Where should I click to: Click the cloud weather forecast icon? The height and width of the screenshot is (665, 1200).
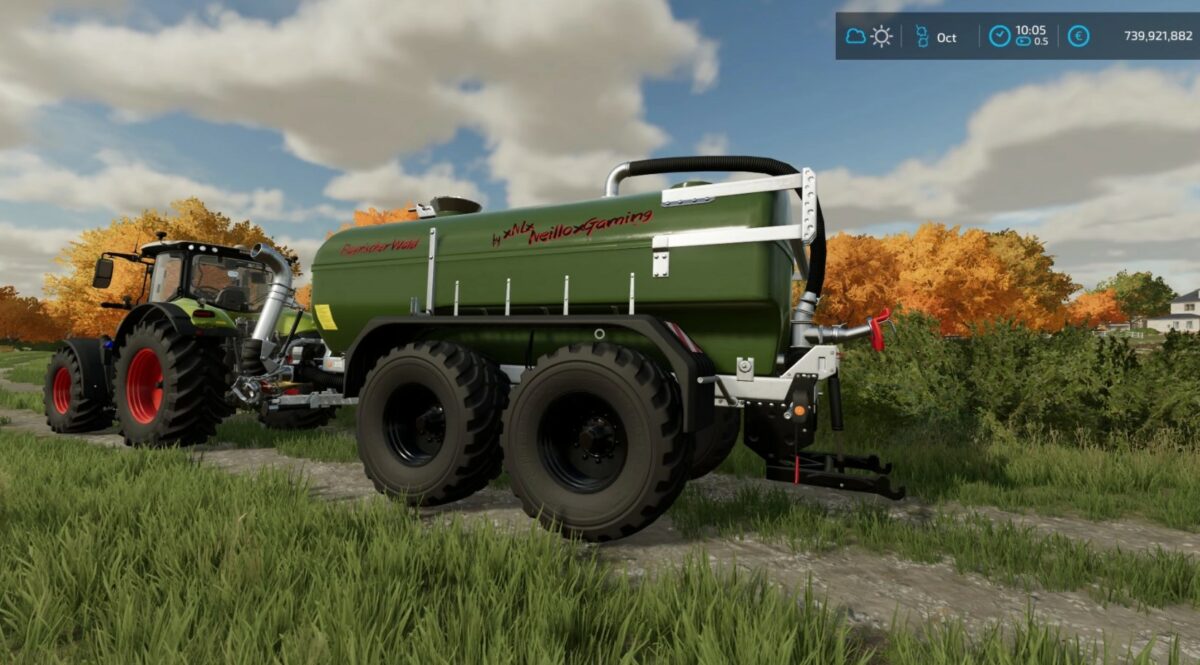[x=856, y=36]
